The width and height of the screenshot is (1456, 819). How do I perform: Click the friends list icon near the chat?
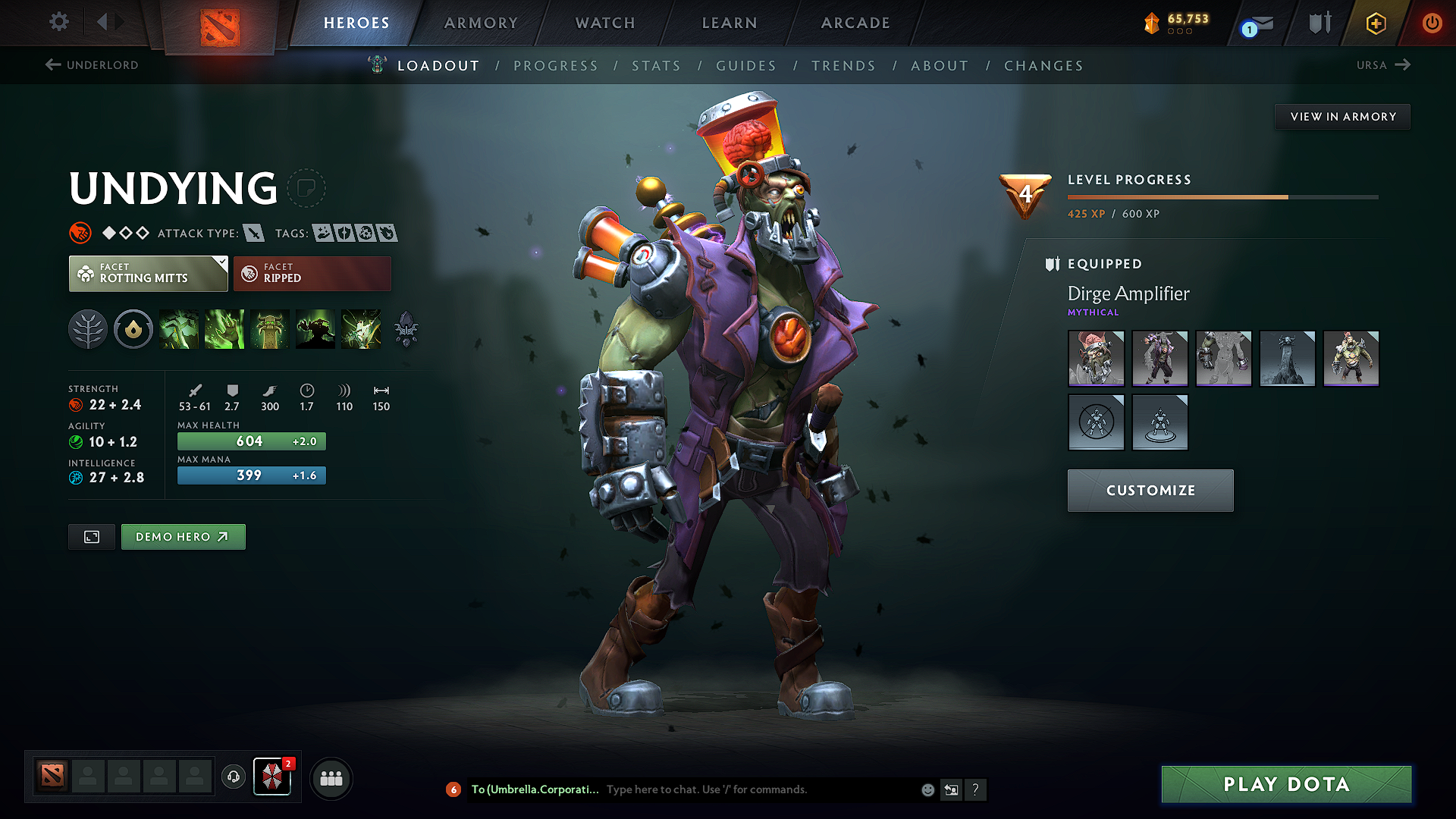[x=330, y=777]
